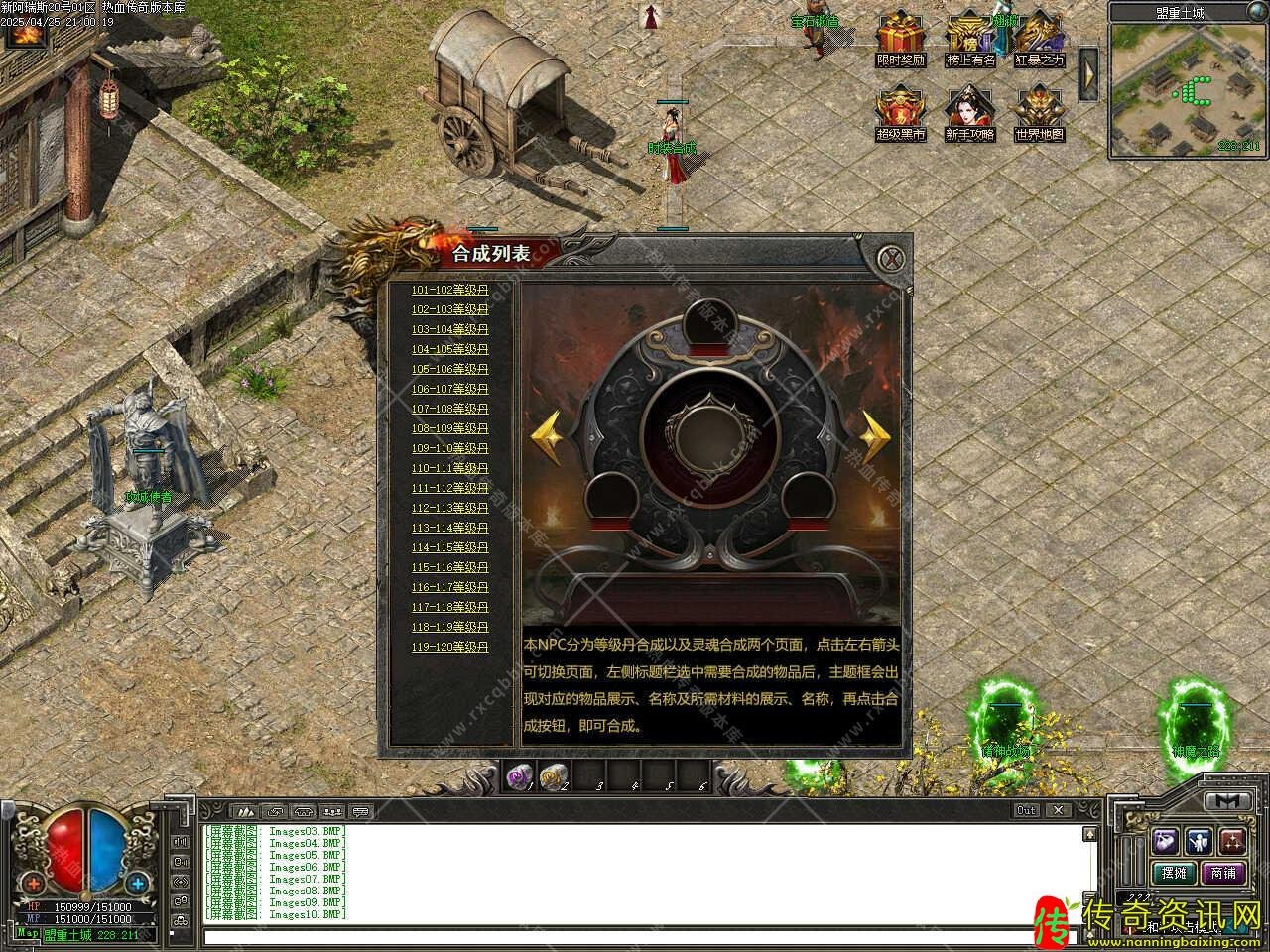Open the 世界地图 world map
Image resolution: width=1270 pixels, height=952 pixels.
1039,109
